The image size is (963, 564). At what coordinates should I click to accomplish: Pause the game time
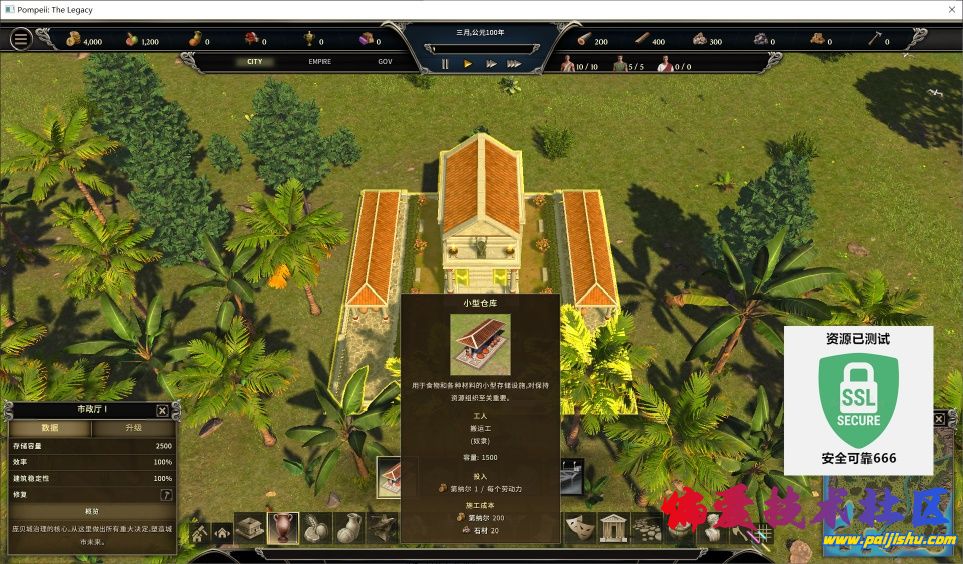446,64
